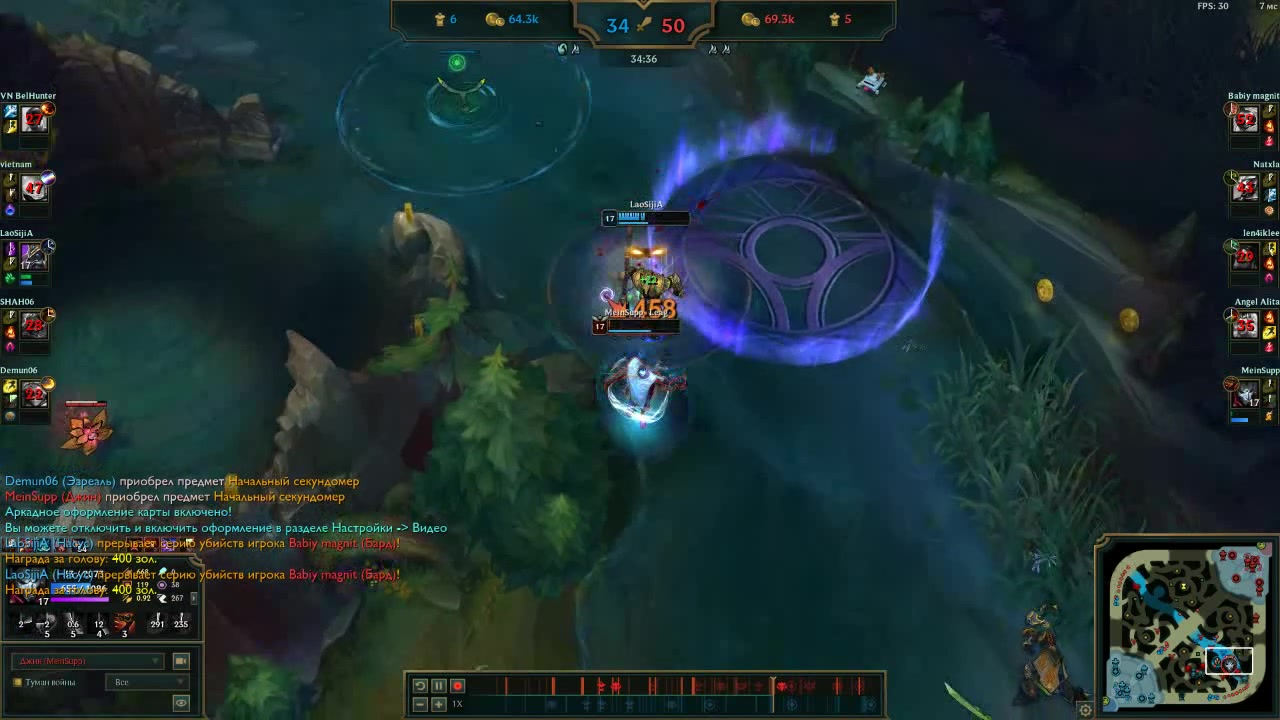Click the plus icon to speed up replay
Image resolution: width=1280 pixels, height=720 pixels.
(x=438, y=704)
